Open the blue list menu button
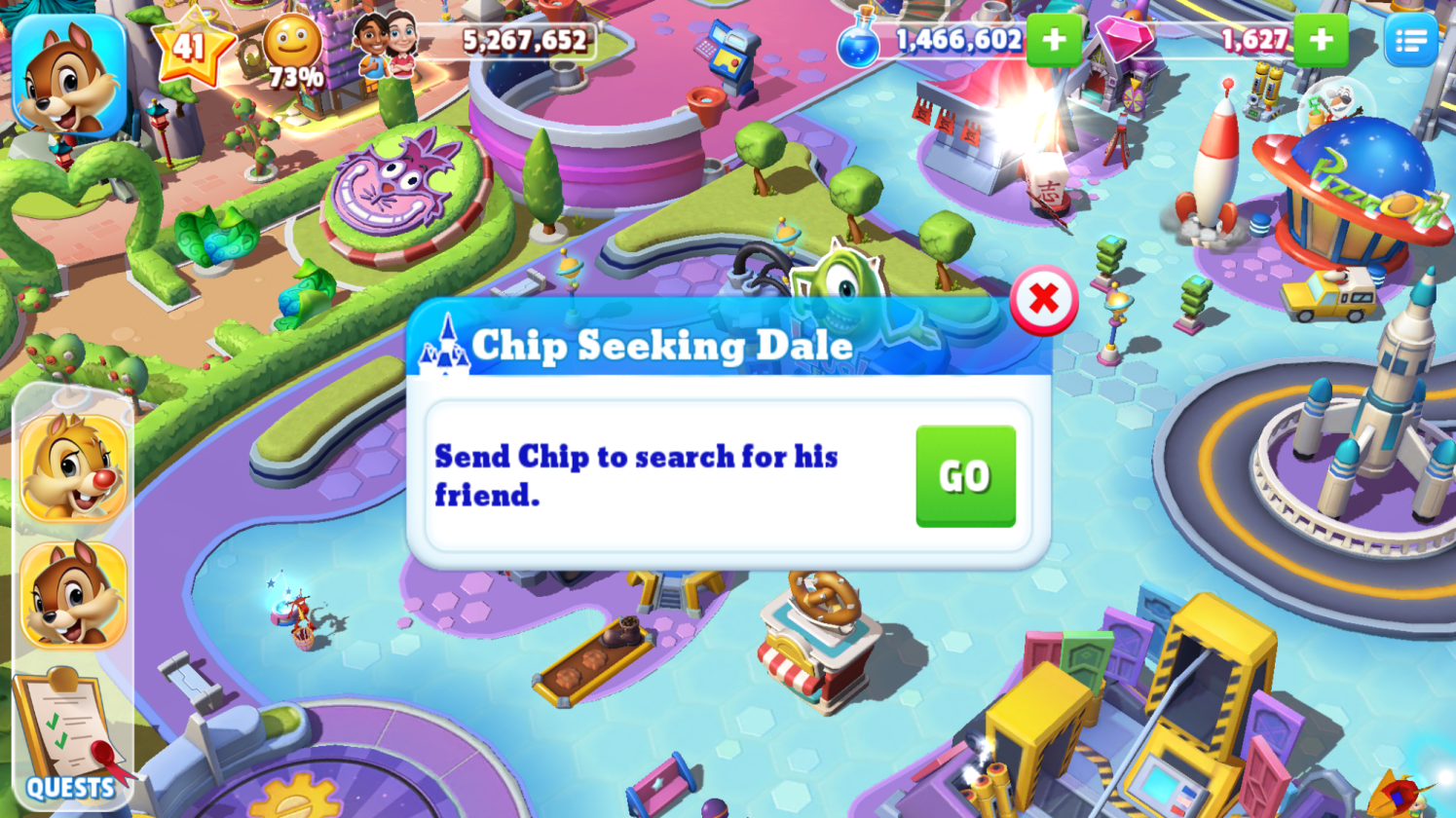The height and width of the screenshot is (818, 1456). point(1410,41)
